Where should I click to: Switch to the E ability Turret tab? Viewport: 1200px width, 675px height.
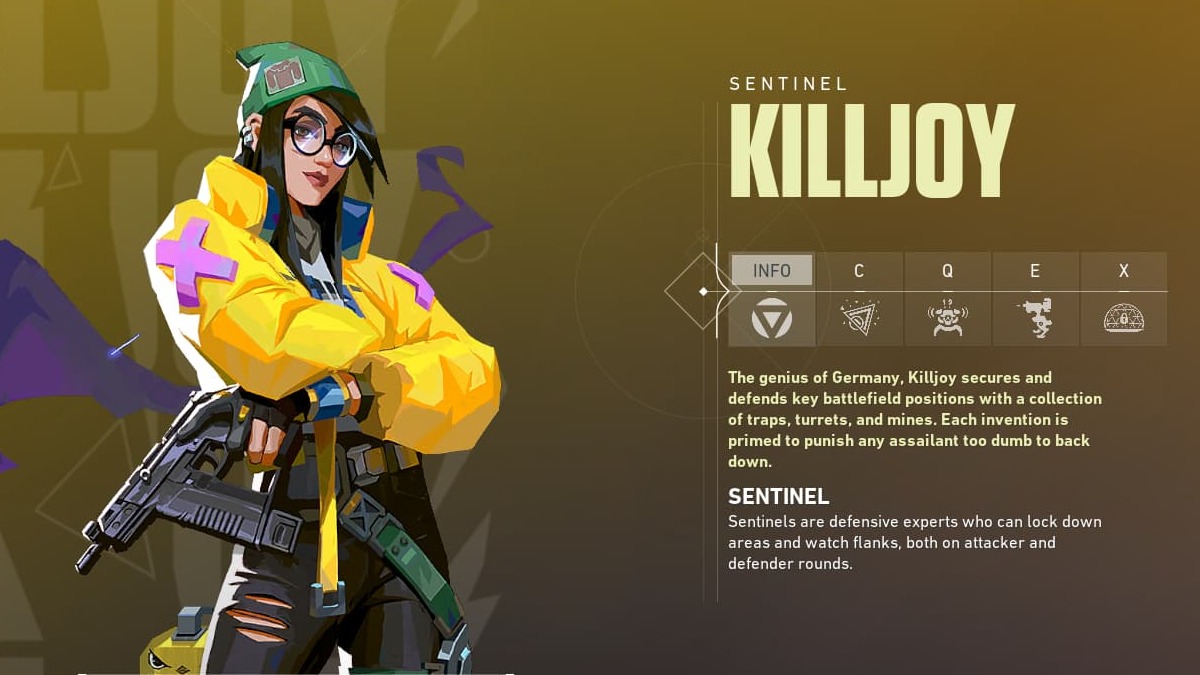pyautogui.click(x=1035, y=298)
